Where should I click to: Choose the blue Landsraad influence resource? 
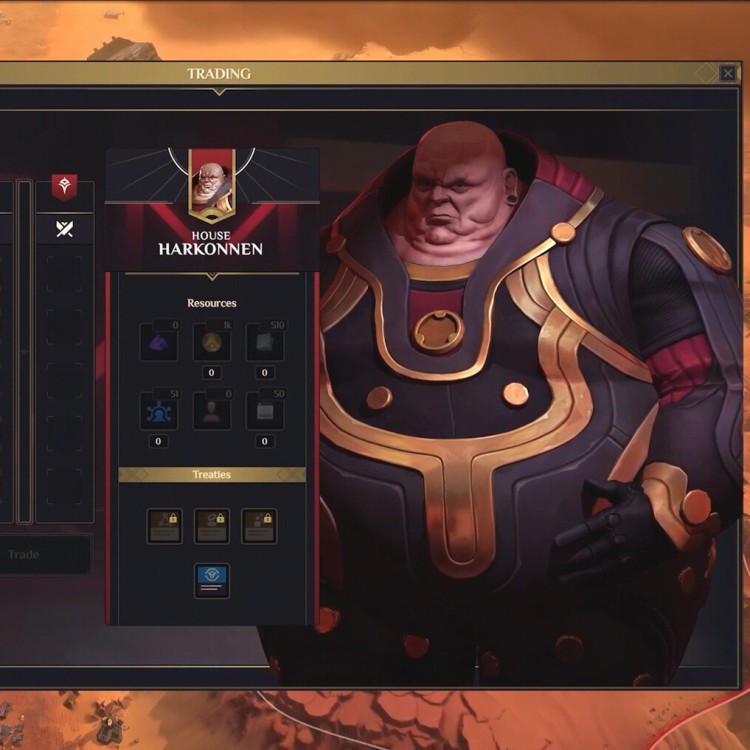coord(159,410)
